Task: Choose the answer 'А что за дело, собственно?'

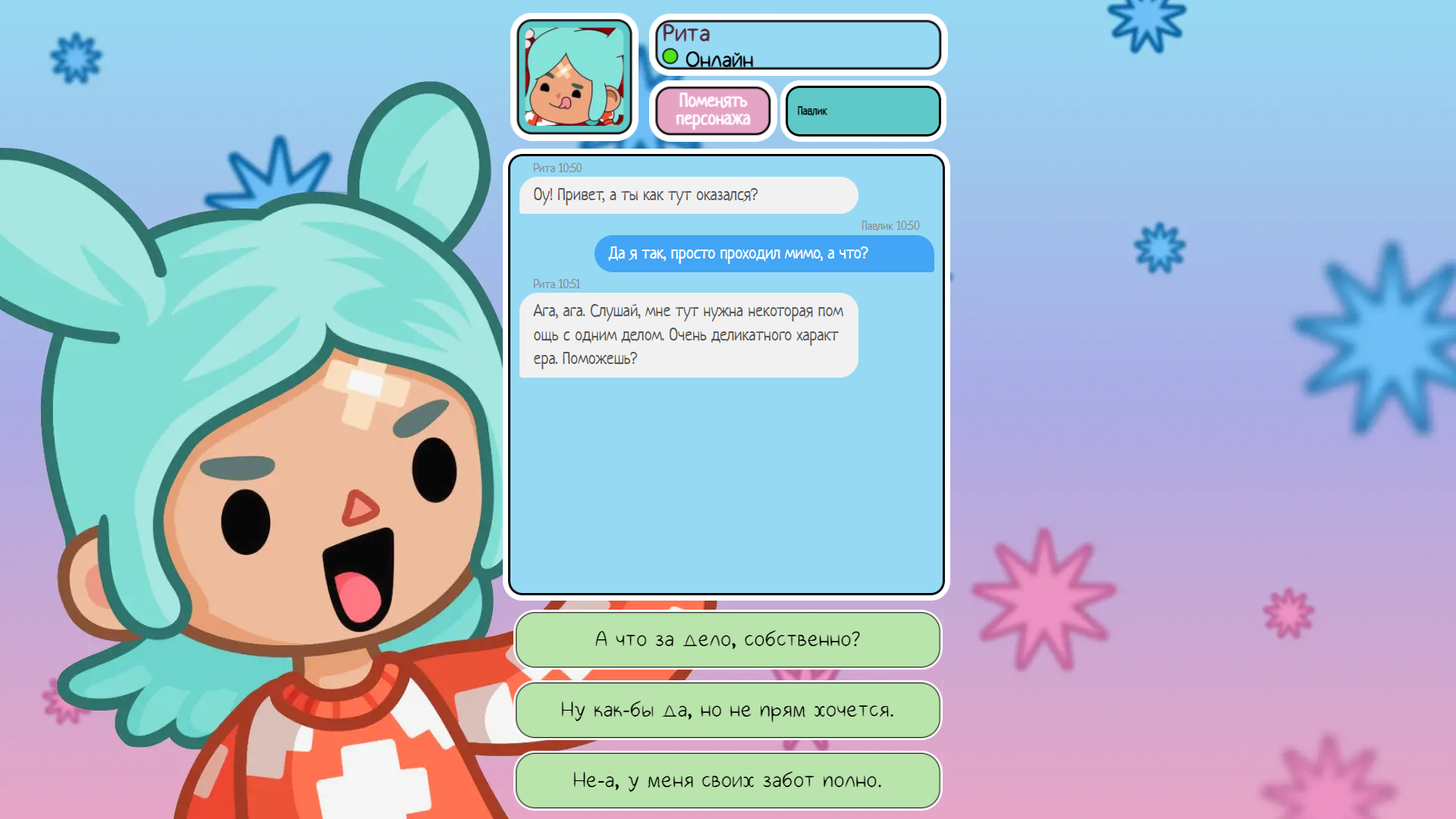Action: pos(727,640)
